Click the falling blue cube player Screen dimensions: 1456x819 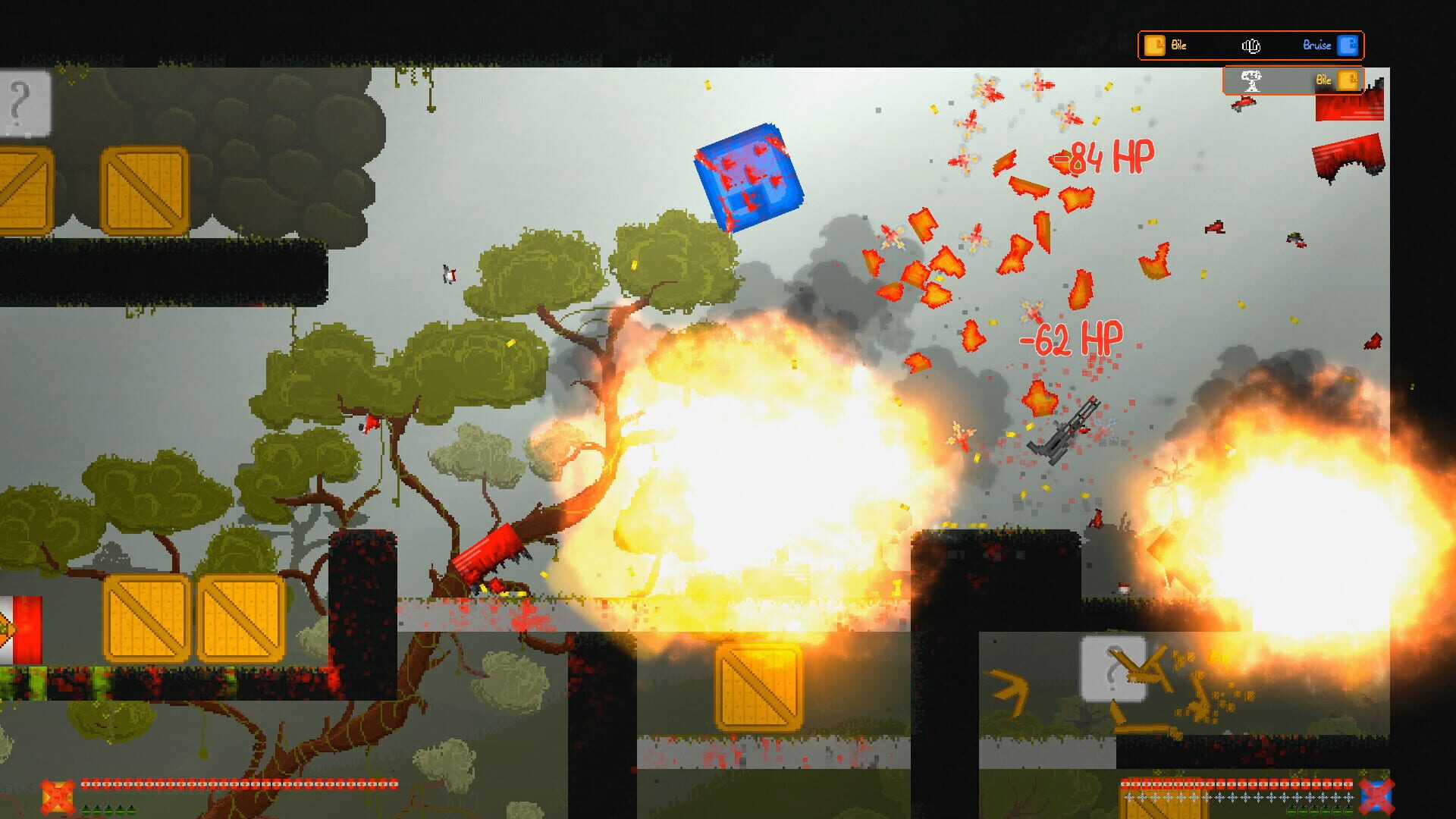(x=747, y=178)
